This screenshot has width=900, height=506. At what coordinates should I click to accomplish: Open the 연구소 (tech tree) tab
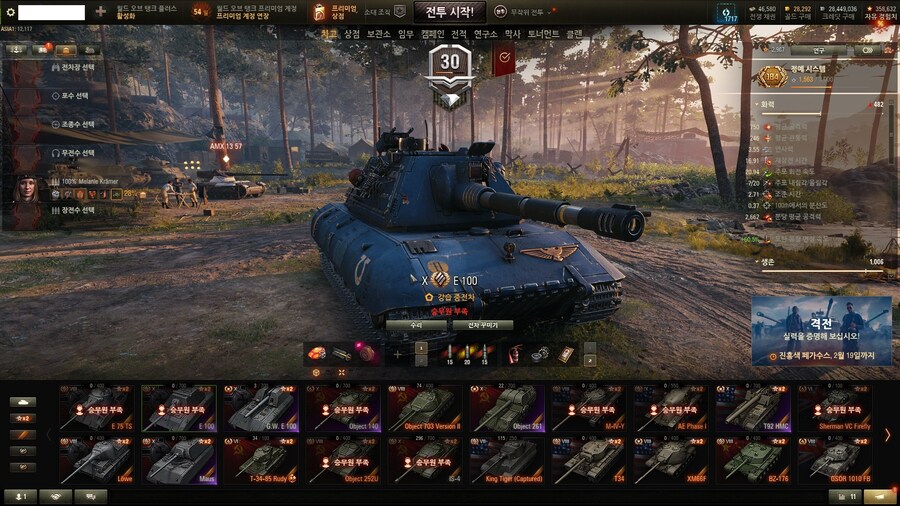(485, 34)
